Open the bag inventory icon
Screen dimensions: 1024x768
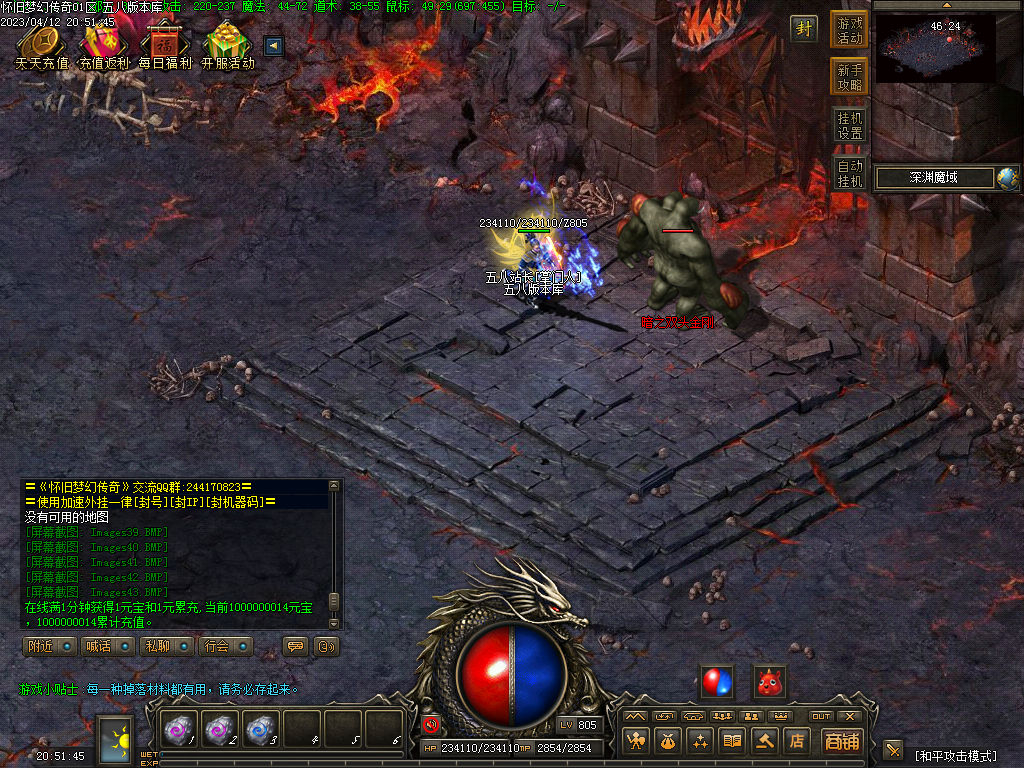tap(668, 741)
